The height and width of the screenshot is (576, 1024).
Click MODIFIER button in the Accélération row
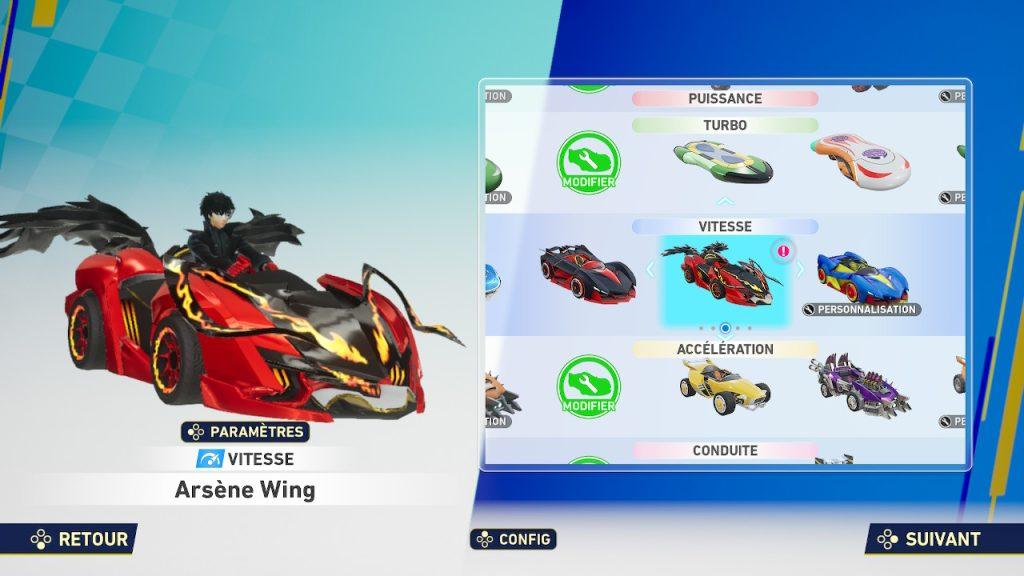coord(589,386)
